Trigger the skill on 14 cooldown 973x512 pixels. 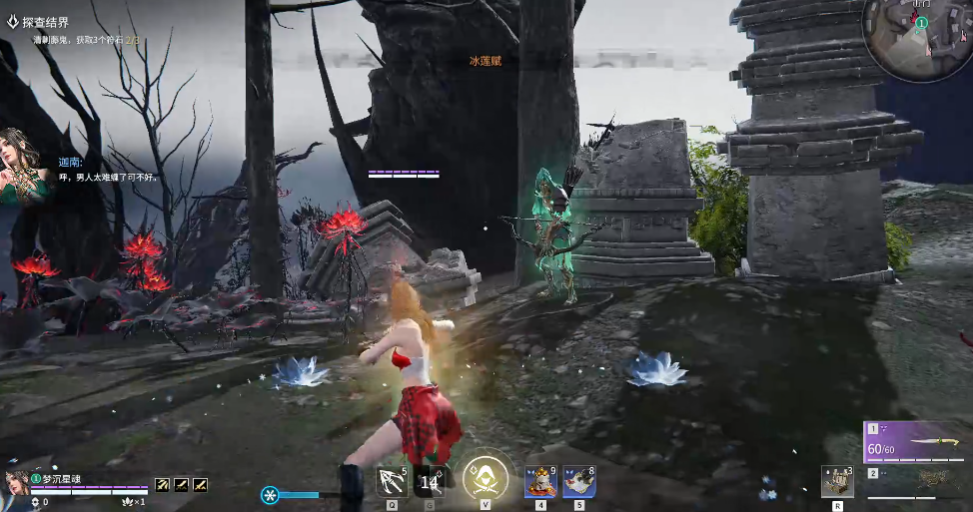(430, 482)
